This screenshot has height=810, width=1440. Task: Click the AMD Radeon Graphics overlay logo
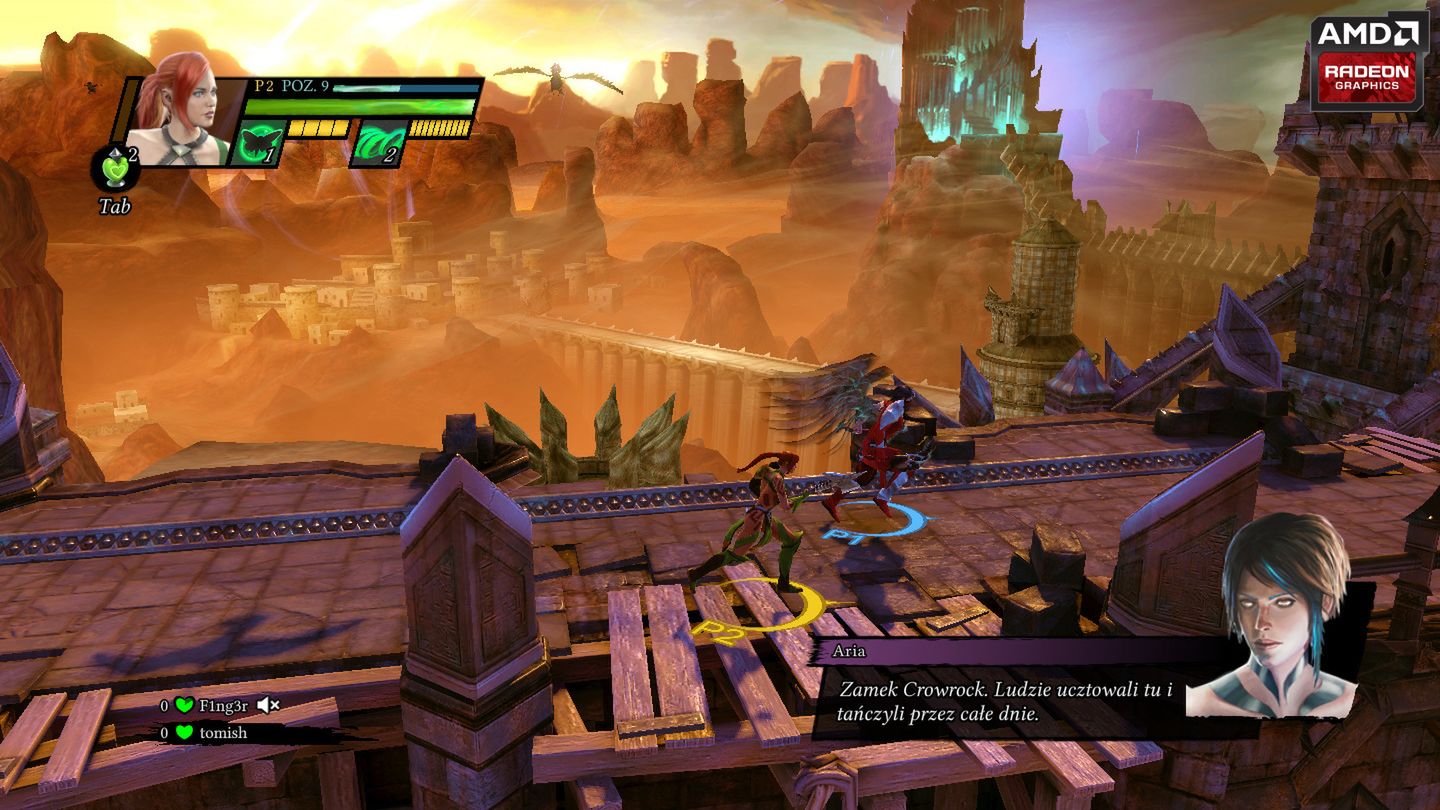tap(1369, 62)
